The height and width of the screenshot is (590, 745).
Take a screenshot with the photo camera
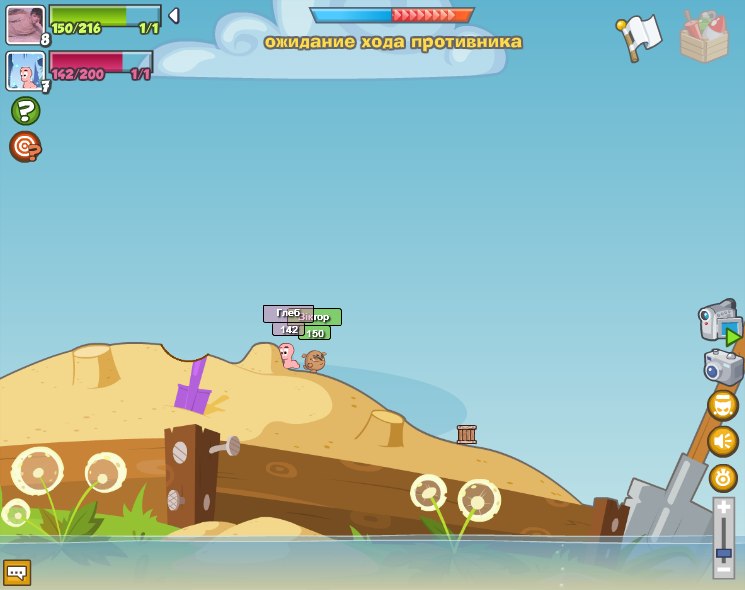[x=723, y=366]
